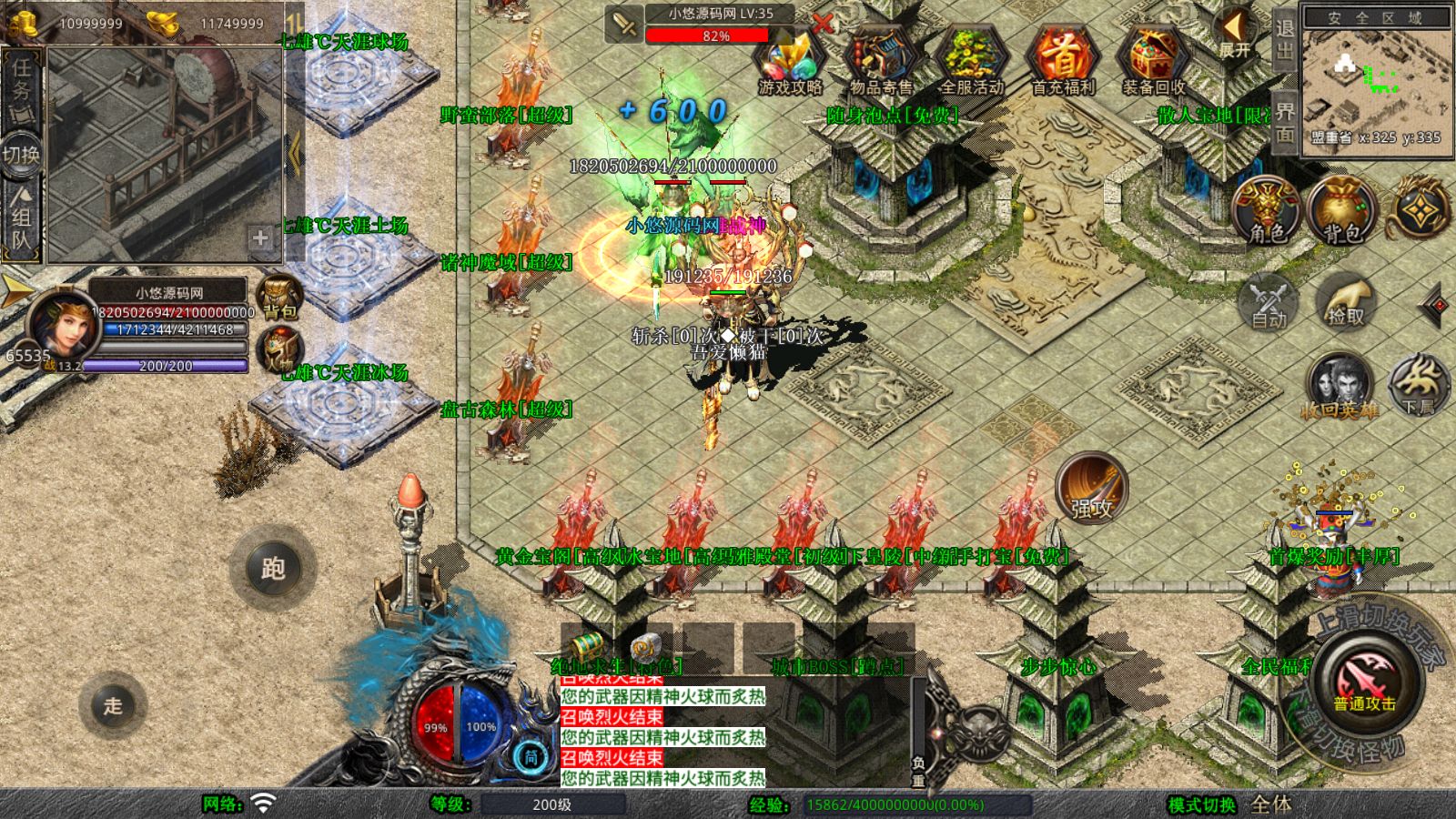
Task: Close the target frame with red X
Action: (822, 24)
